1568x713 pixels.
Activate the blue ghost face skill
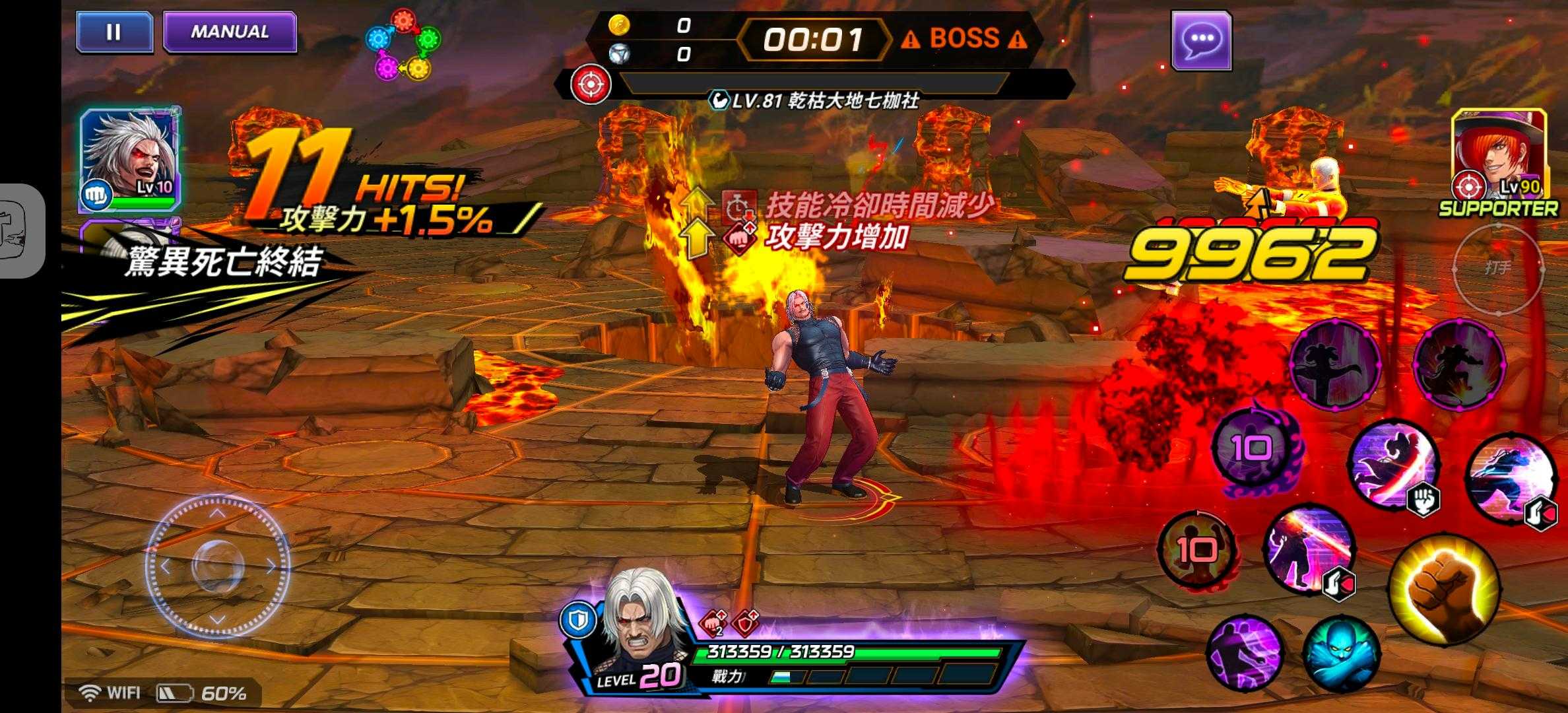1341,653
